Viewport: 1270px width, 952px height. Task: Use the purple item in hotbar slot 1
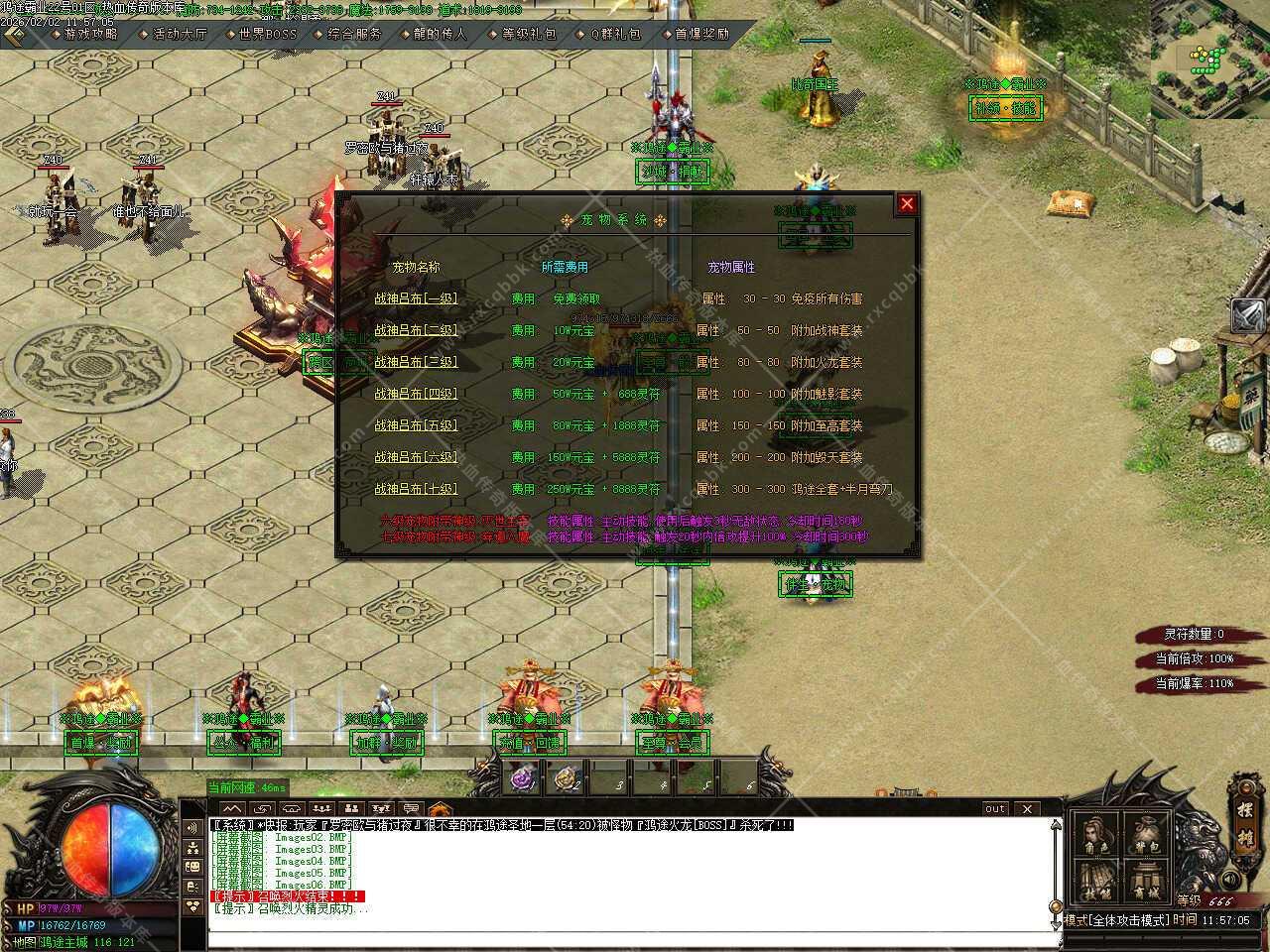tap(523, 778)
